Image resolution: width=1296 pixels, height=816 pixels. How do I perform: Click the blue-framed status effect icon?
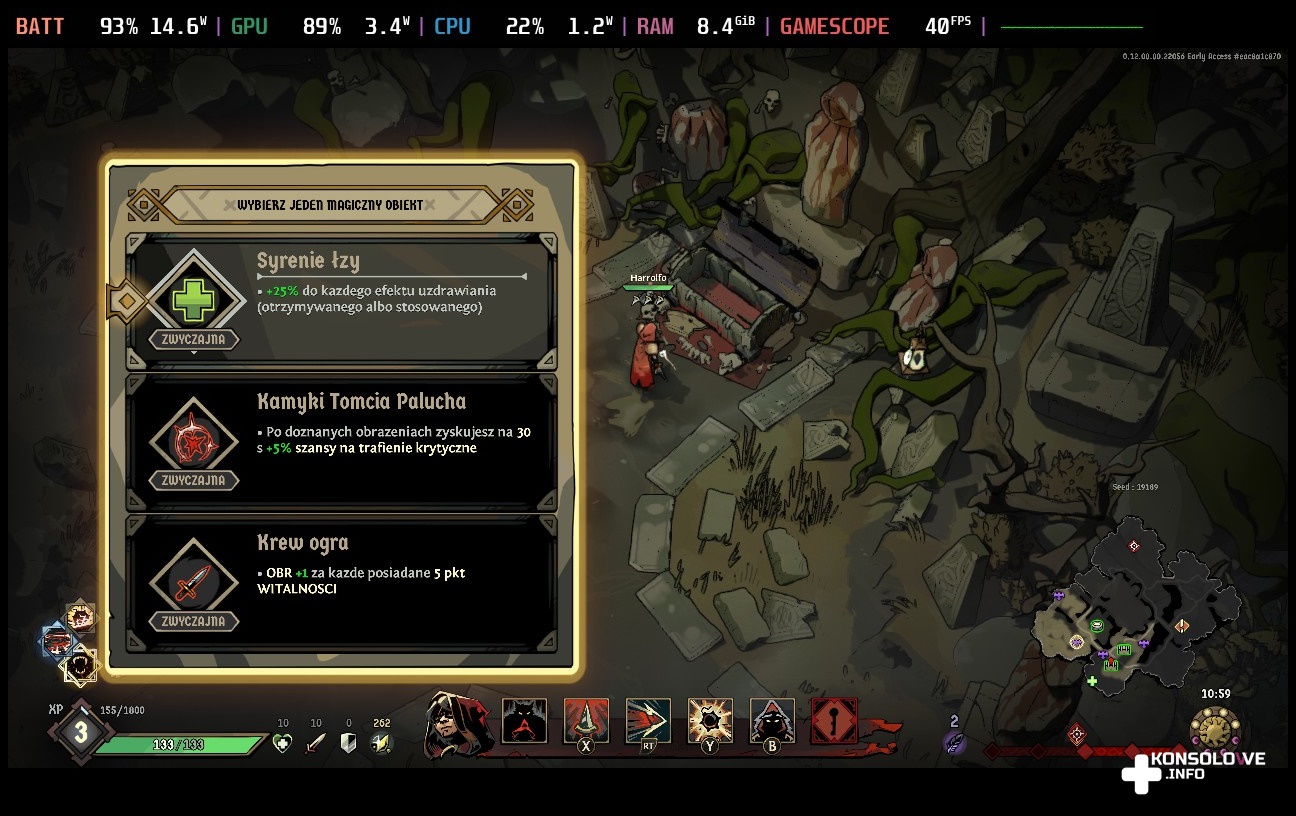click(57, 642)
